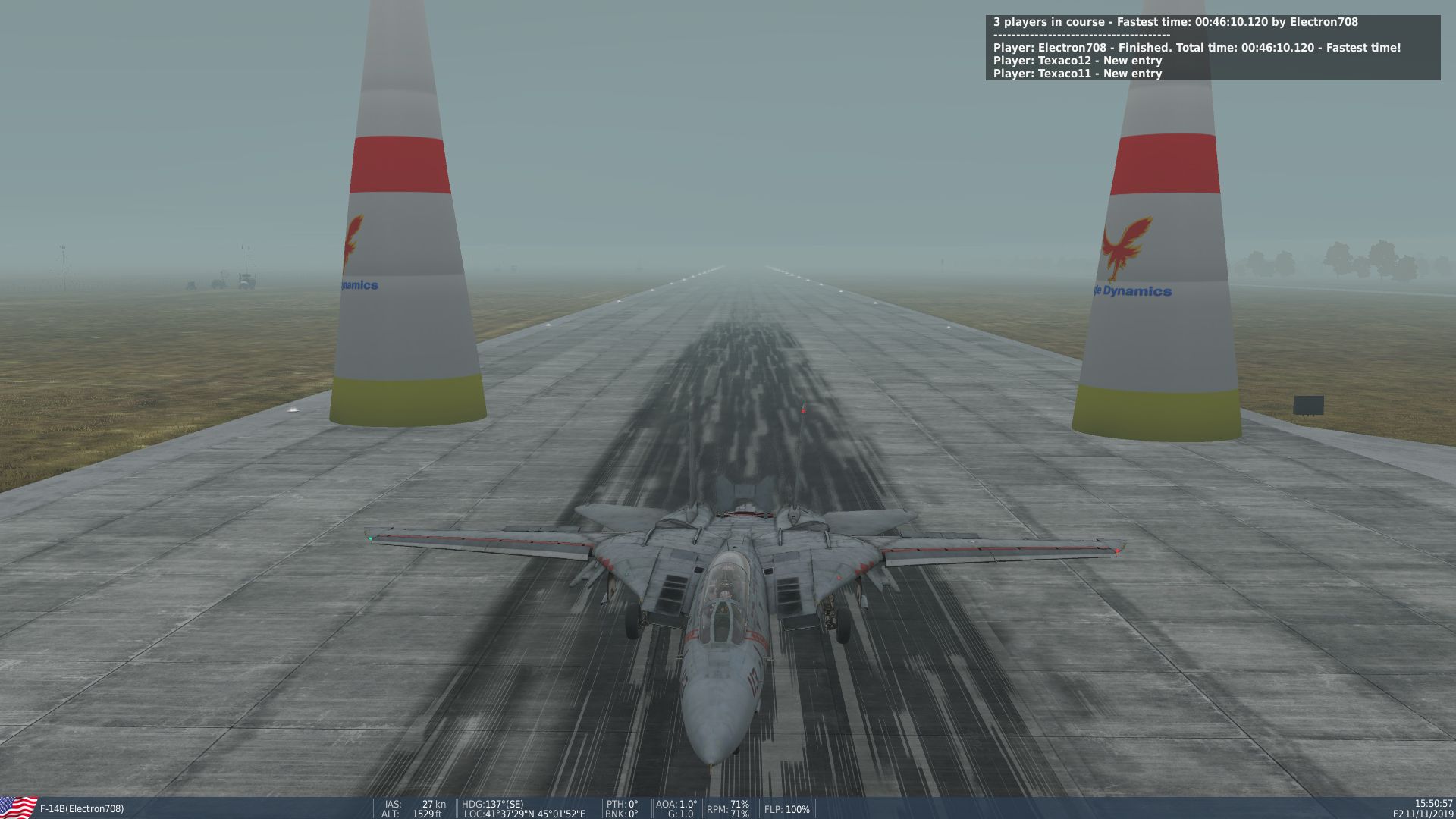Click the dashed separator under scoreboard header

[x=1081, y=35]
